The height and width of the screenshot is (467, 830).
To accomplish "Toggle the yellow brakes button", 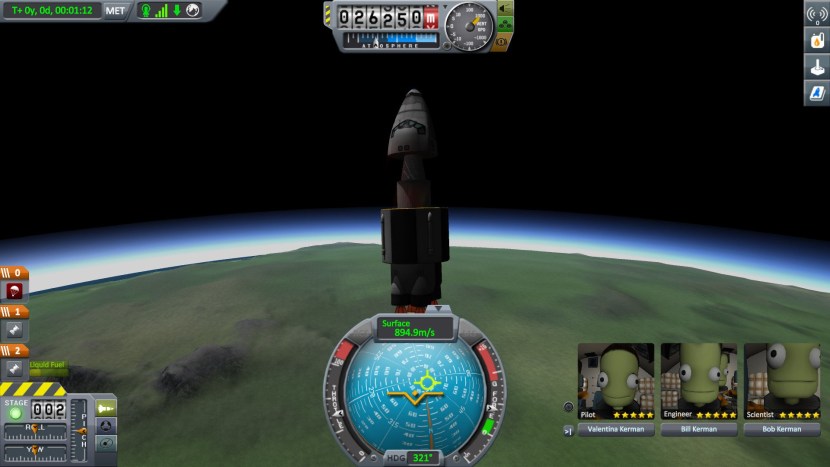I will point(501,43).
